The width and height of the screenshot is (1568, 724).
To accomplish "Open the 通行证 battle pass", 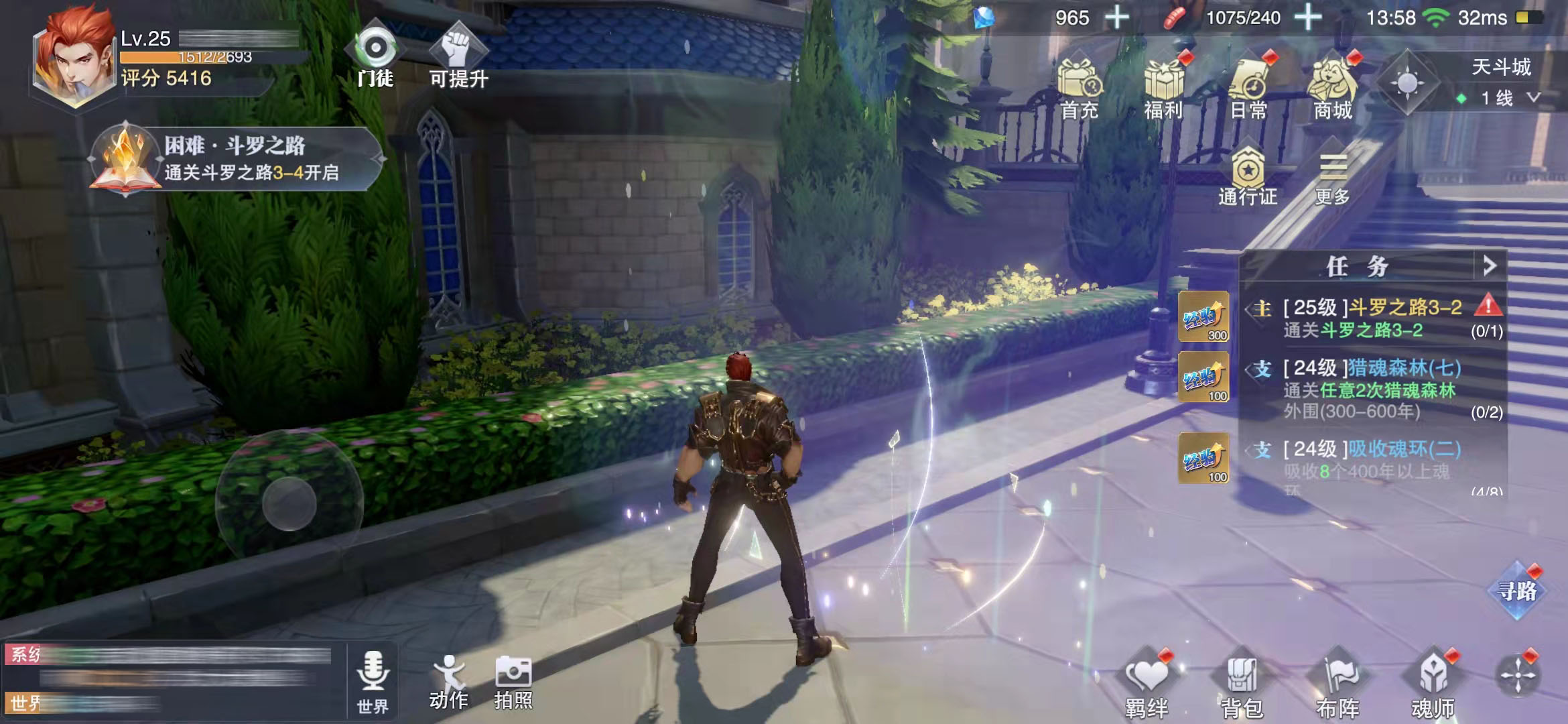I will (1248, 177).
